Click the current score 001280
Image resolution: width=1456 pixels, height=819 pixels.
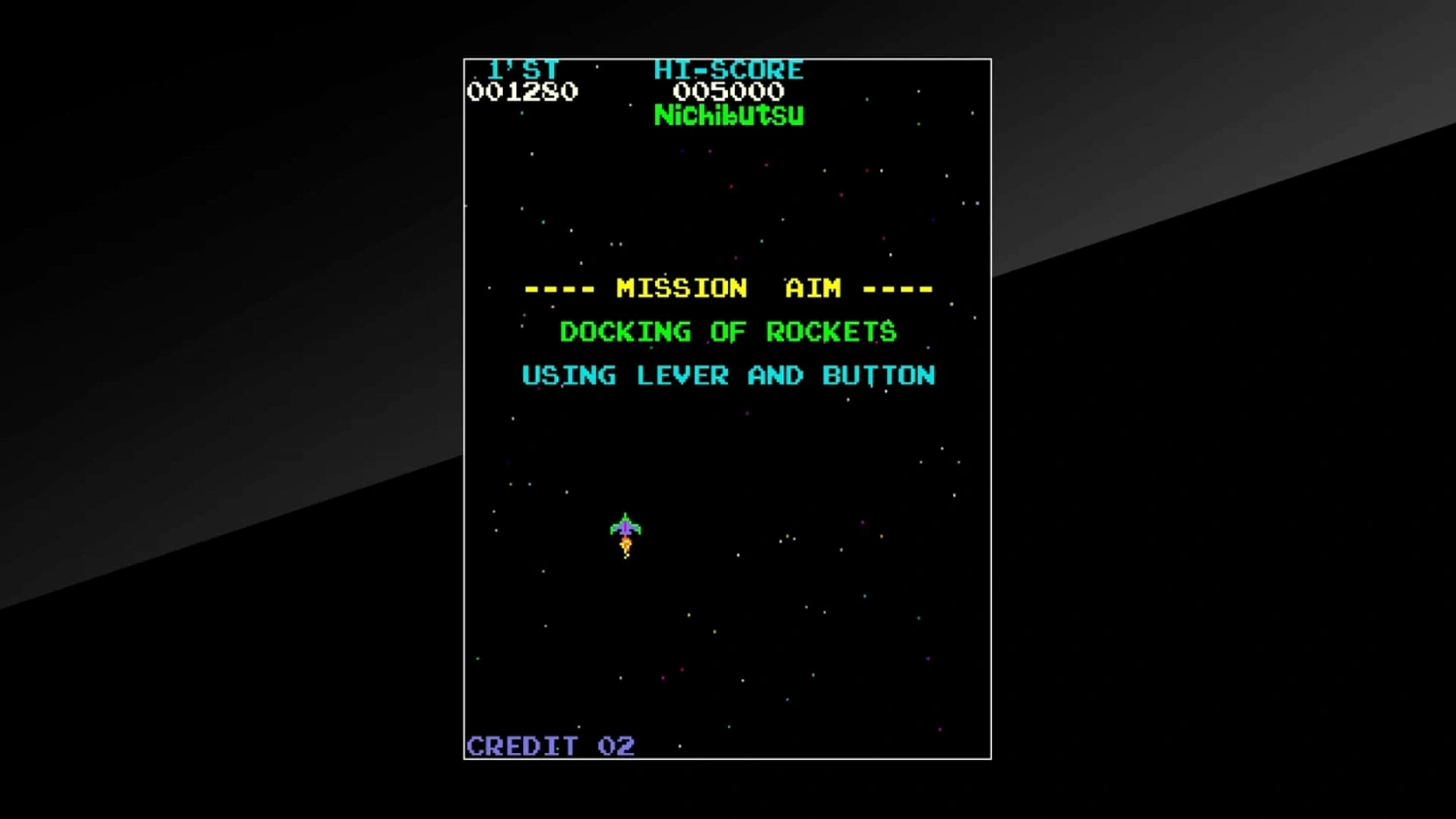click(522, 92)
